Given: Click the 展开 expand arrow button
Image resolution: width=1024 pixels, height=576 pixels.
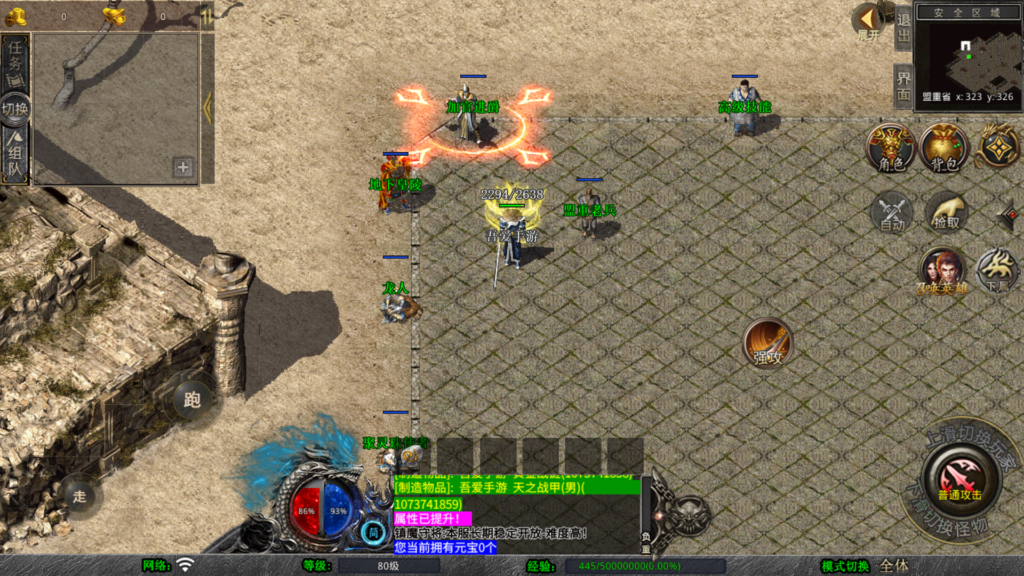Looking at the screenshot, I should [x=868, y=20].
